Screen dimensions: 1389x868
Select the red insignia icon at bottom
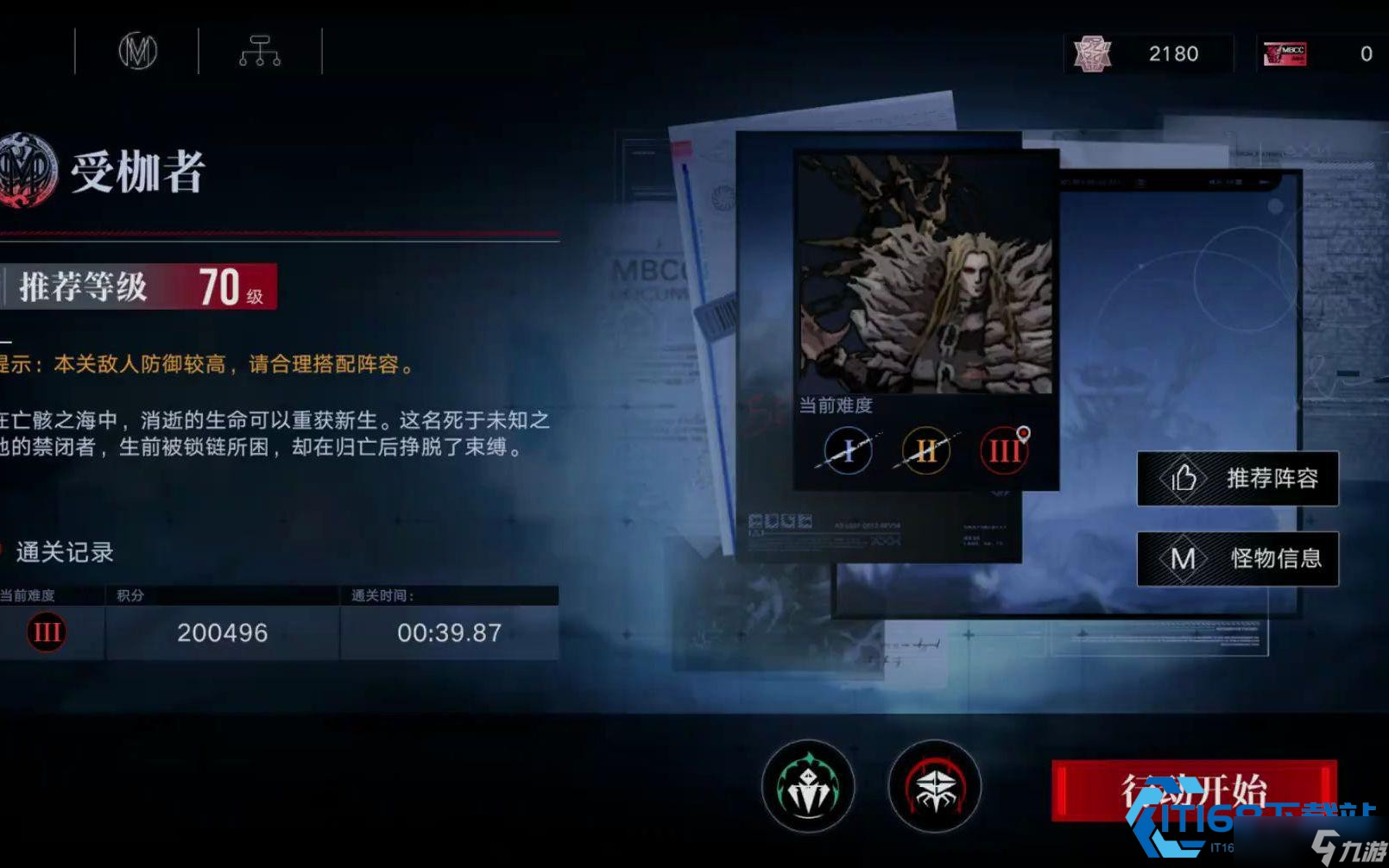coord(935,785)
